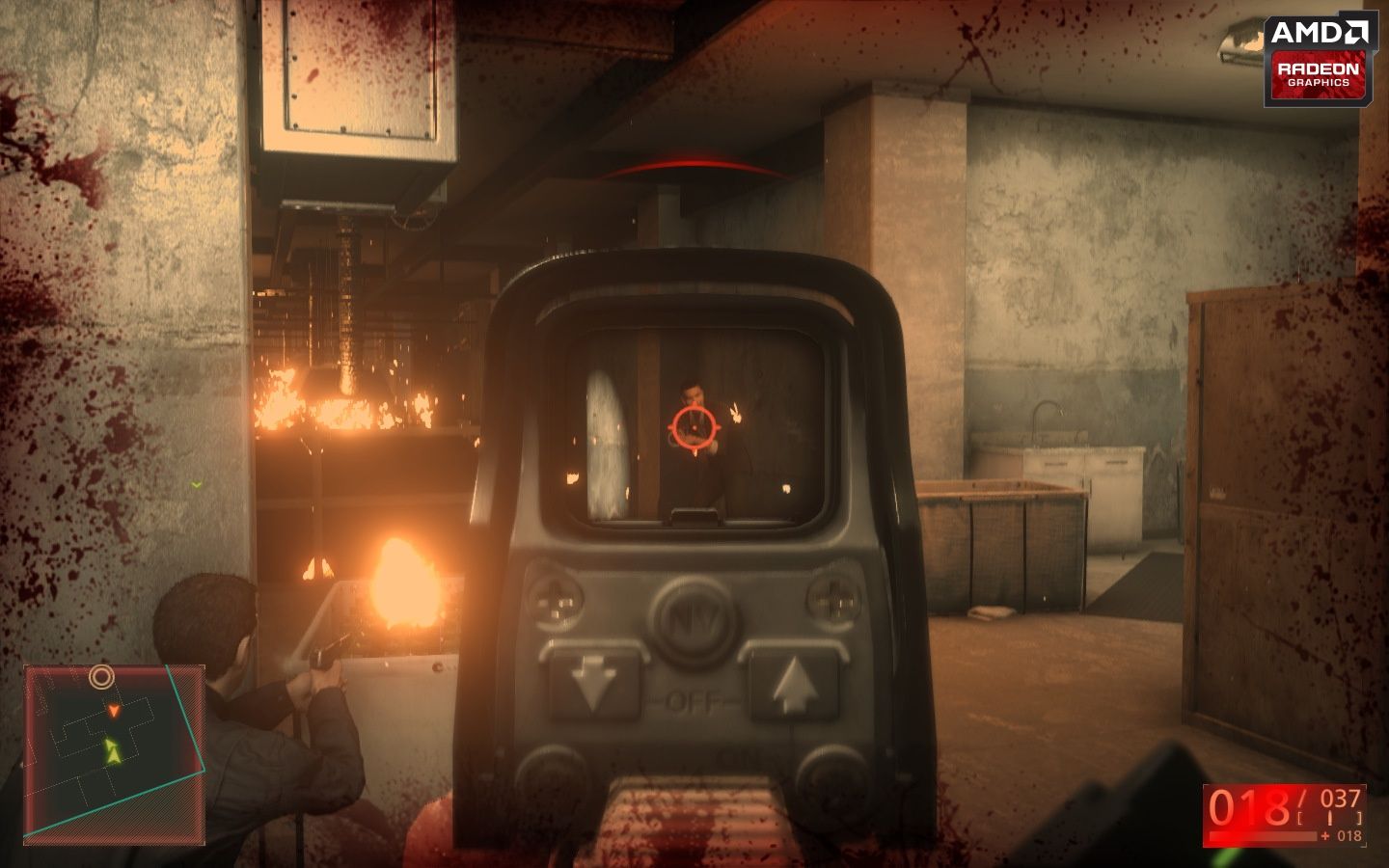
Task: Toggle the green objective chevron on the wall
Action: point(198,485)
